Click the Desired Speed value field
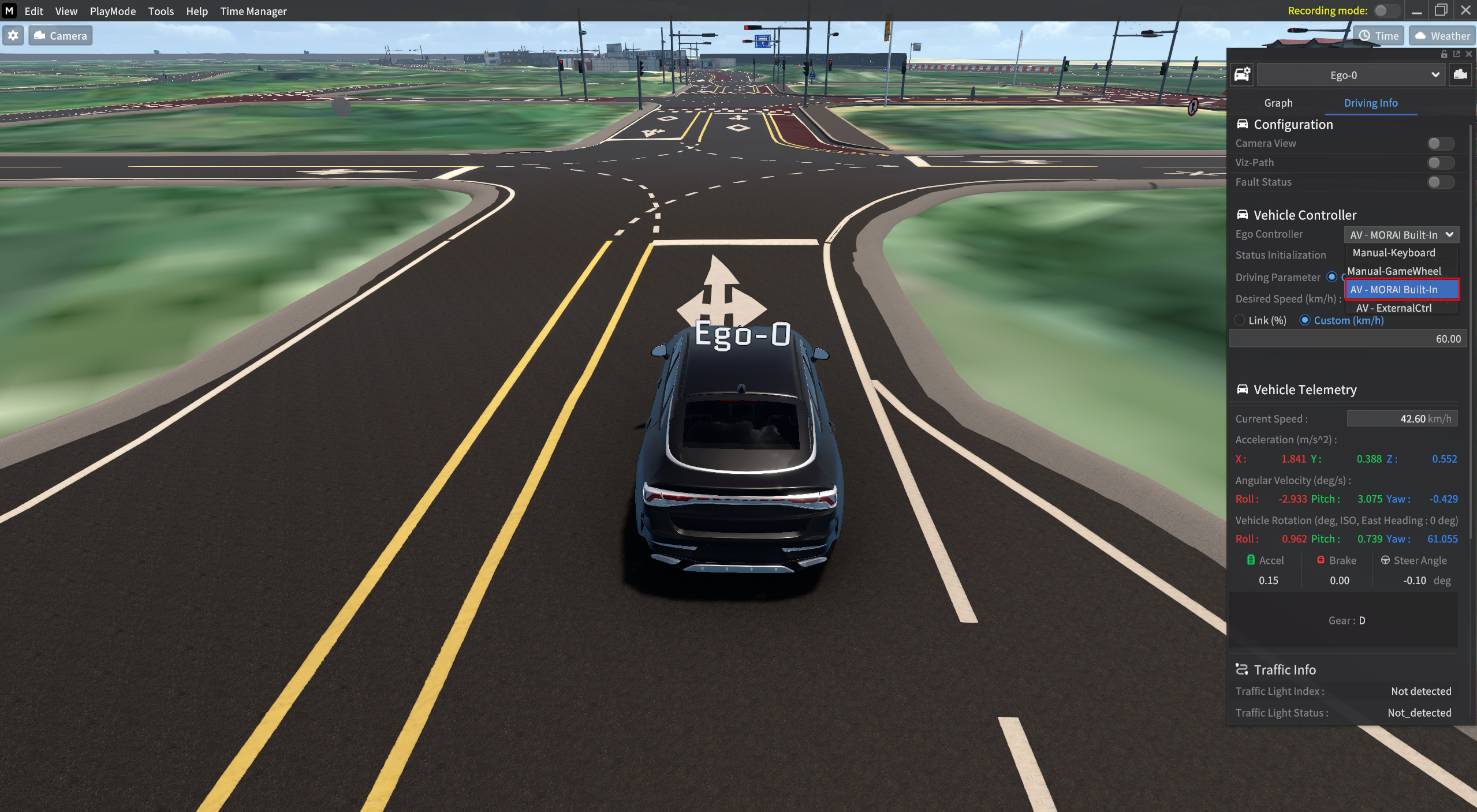Image resolution: width=1477 pixels, height=812 pixels. tap(1345, 338)
